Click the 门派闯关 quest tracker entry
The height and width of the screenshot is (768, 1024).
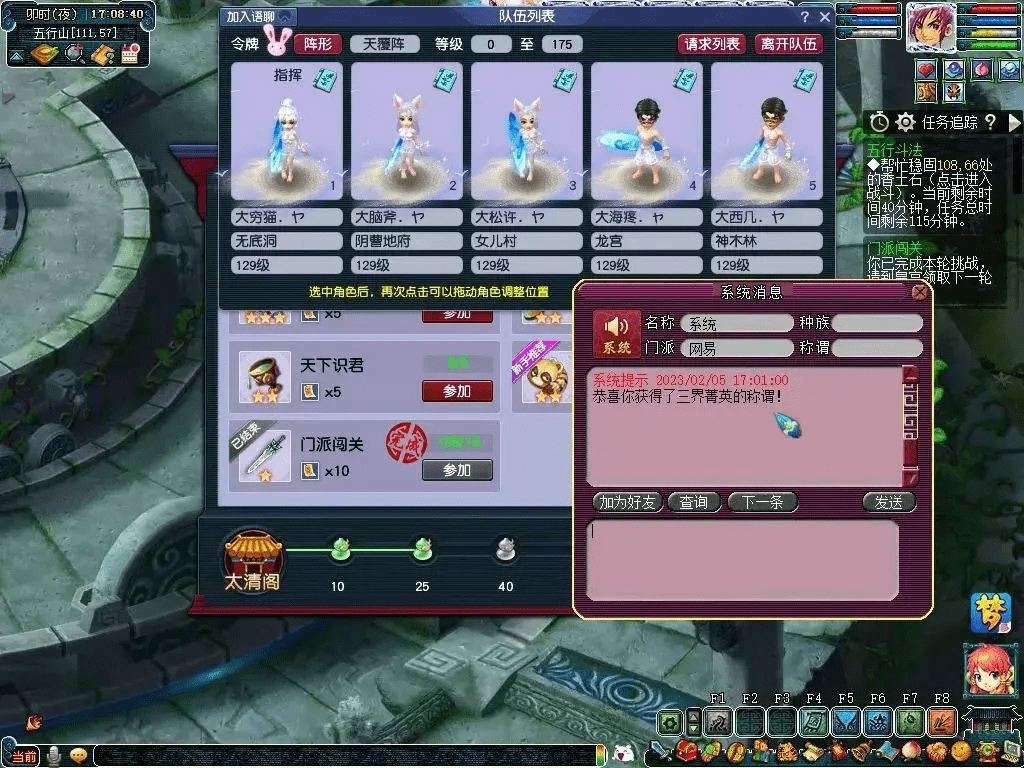point(895,248)
